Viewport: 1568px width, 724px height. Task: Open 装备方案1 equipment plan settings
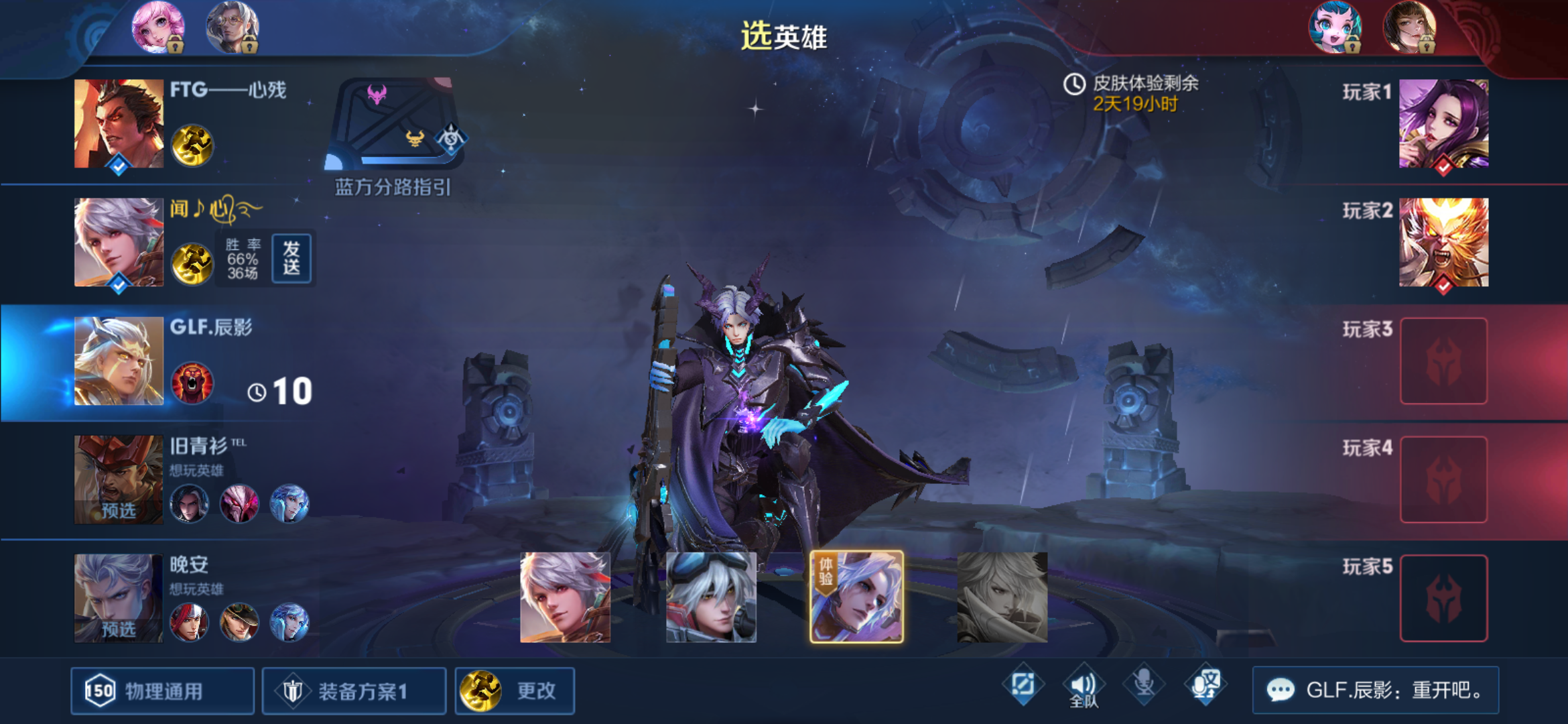[x=354, y=690]
